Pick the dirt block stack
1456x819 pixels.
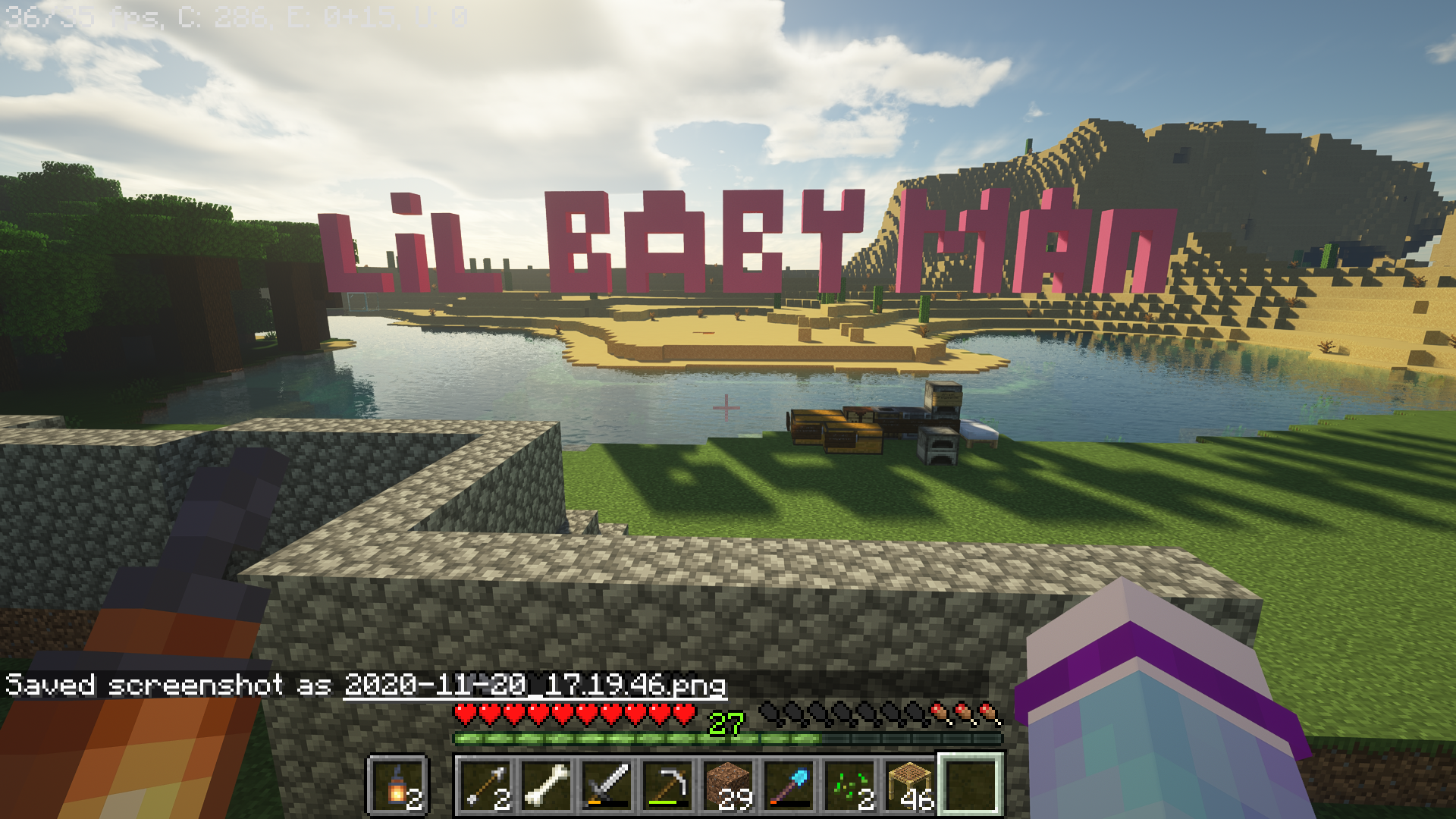click(x=729, y=785)
